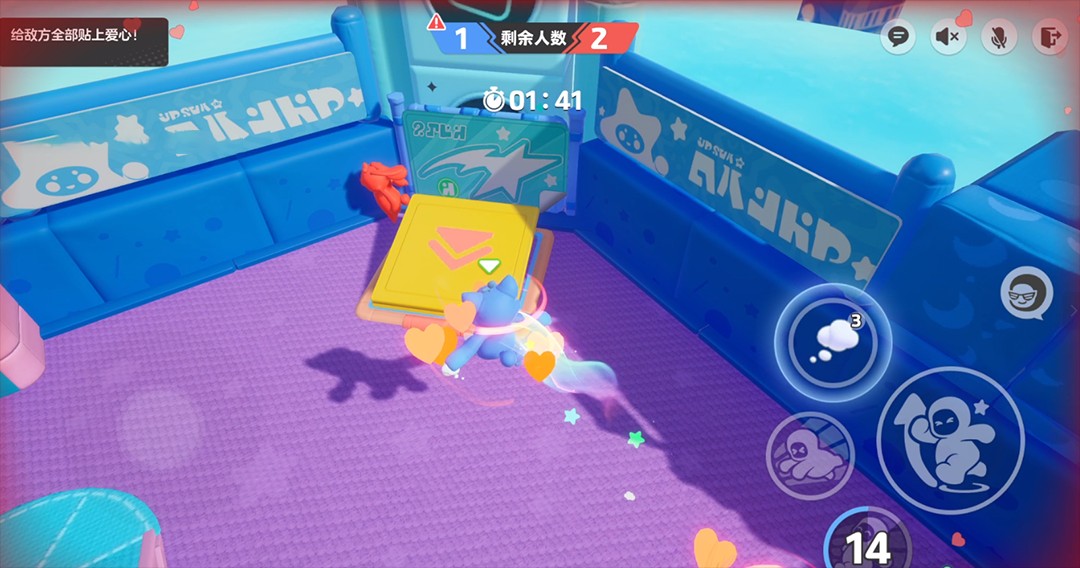Exit the match via door icon
The height and width of the screenshot is (568, 1080).
[x=1048, y=38]
